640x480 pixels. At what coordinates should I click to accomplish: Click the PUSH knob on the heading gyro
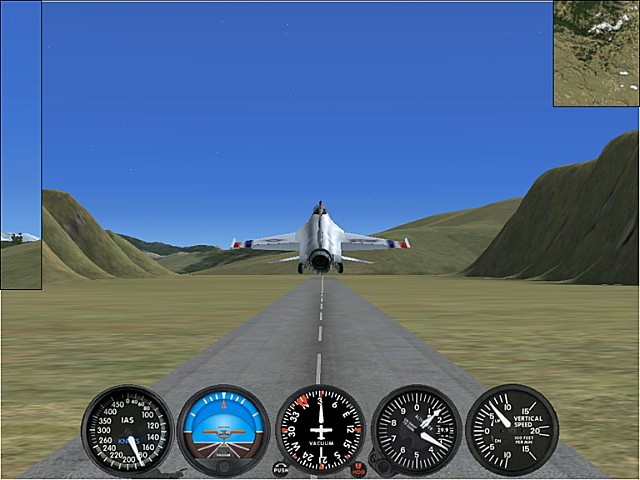[x=280, y=467]
